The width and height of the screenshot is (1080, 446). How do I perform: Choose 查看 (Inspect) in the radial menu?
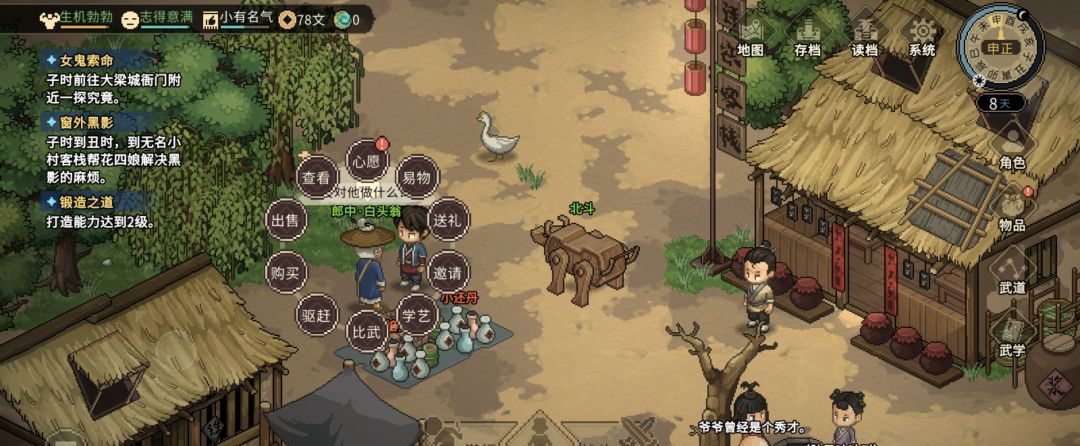[316, 178]
